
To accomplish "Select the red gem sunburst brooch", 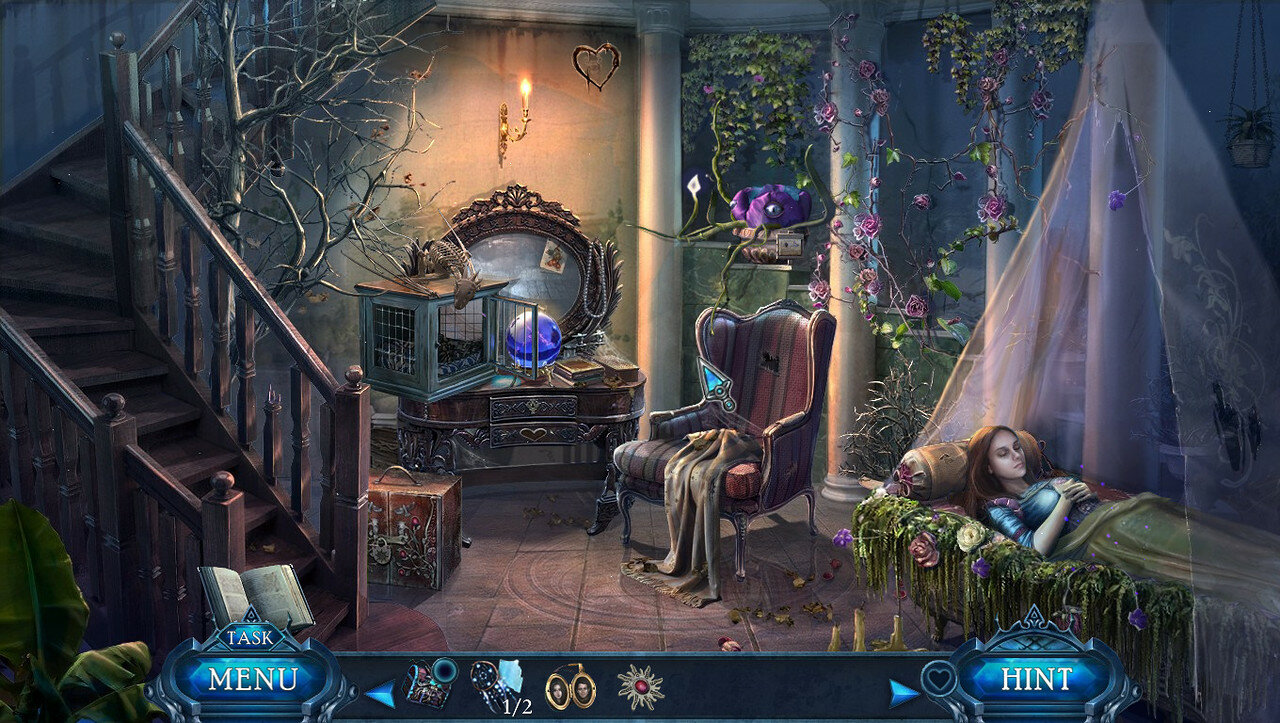I will coord(640,687).
